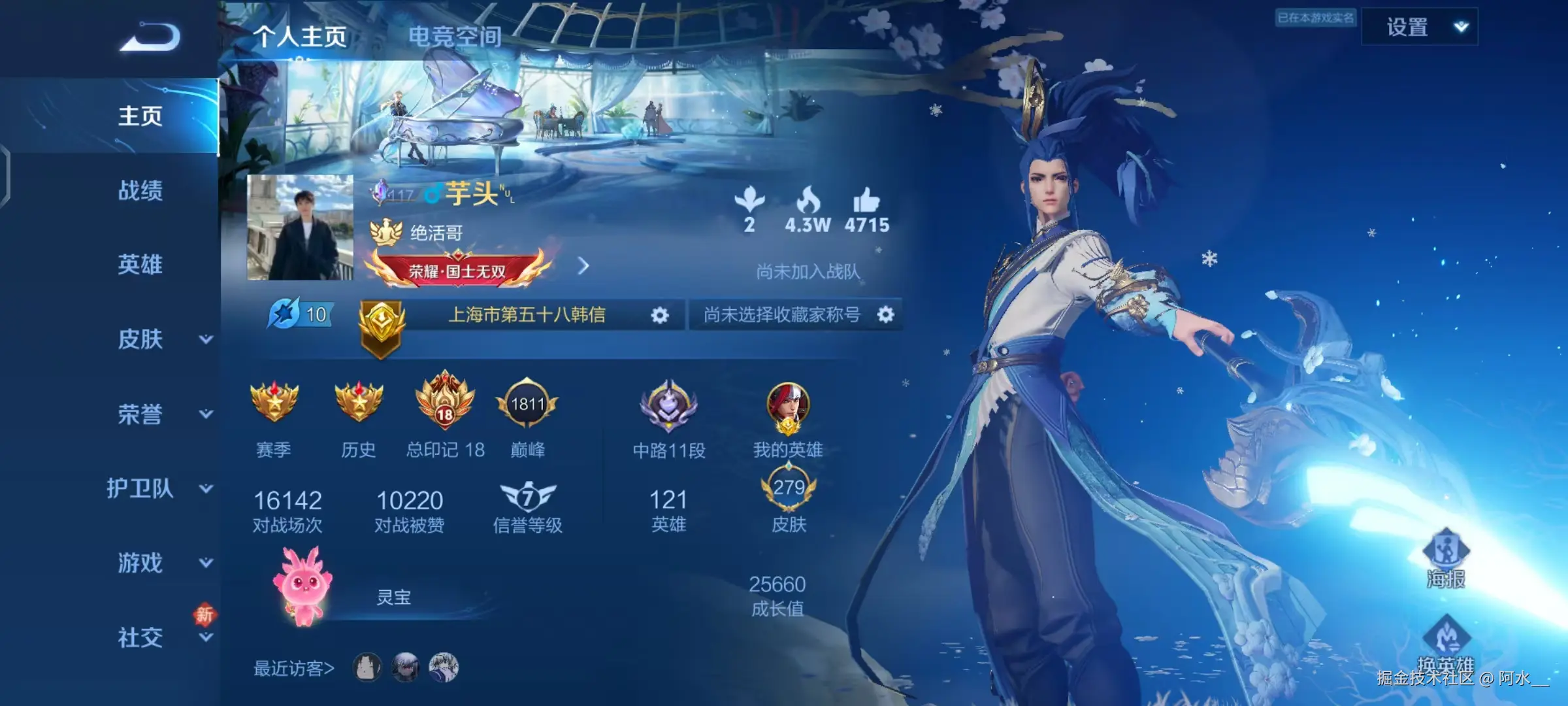Image resolution: width=1568 pixels, height=706 pixels.
Task: Open the 英雄 sidebar section
Action: tap(140, 265)
